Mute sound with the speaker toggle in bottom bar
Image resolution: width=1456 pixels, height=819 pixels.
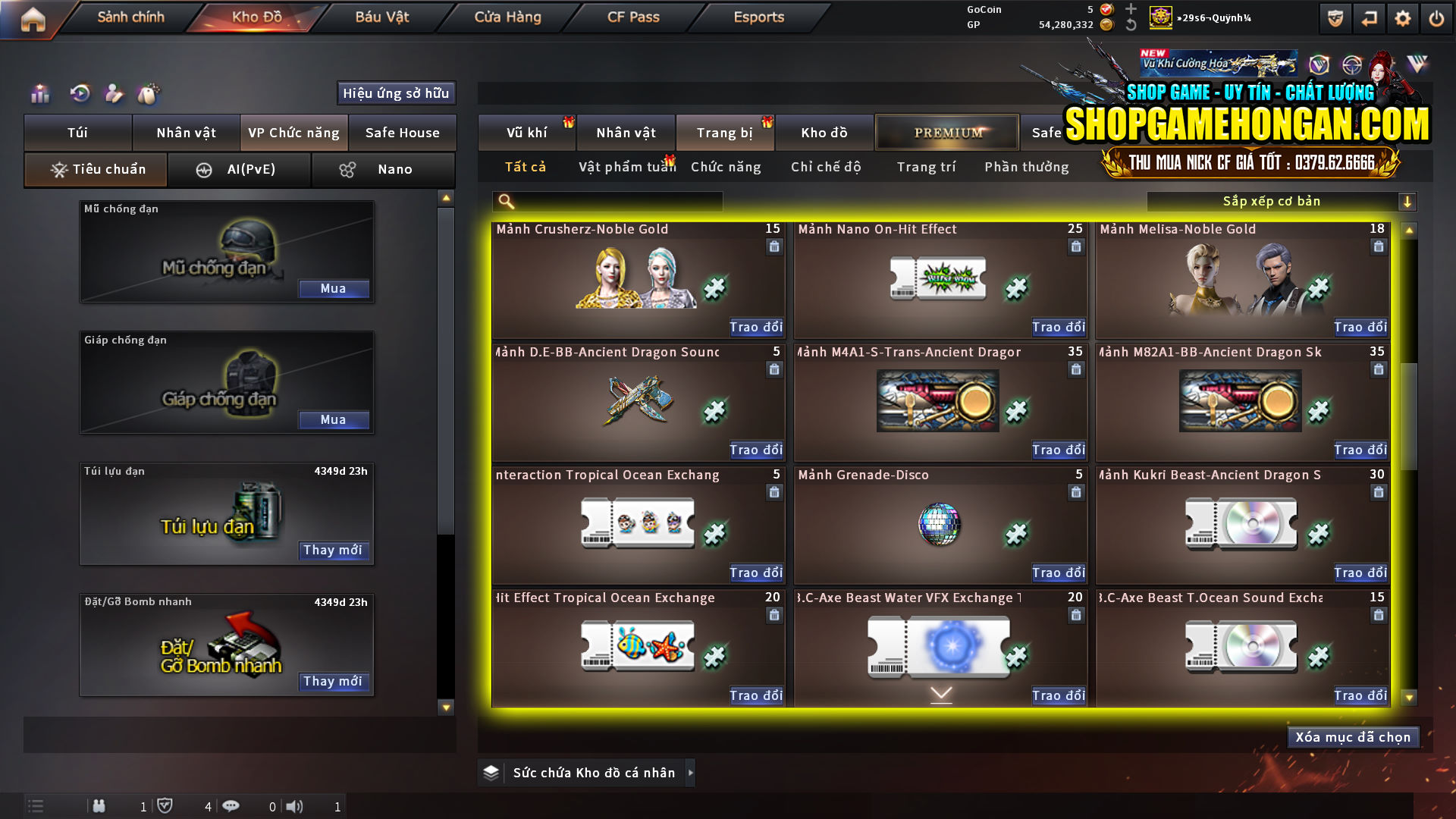click(295, 806)
